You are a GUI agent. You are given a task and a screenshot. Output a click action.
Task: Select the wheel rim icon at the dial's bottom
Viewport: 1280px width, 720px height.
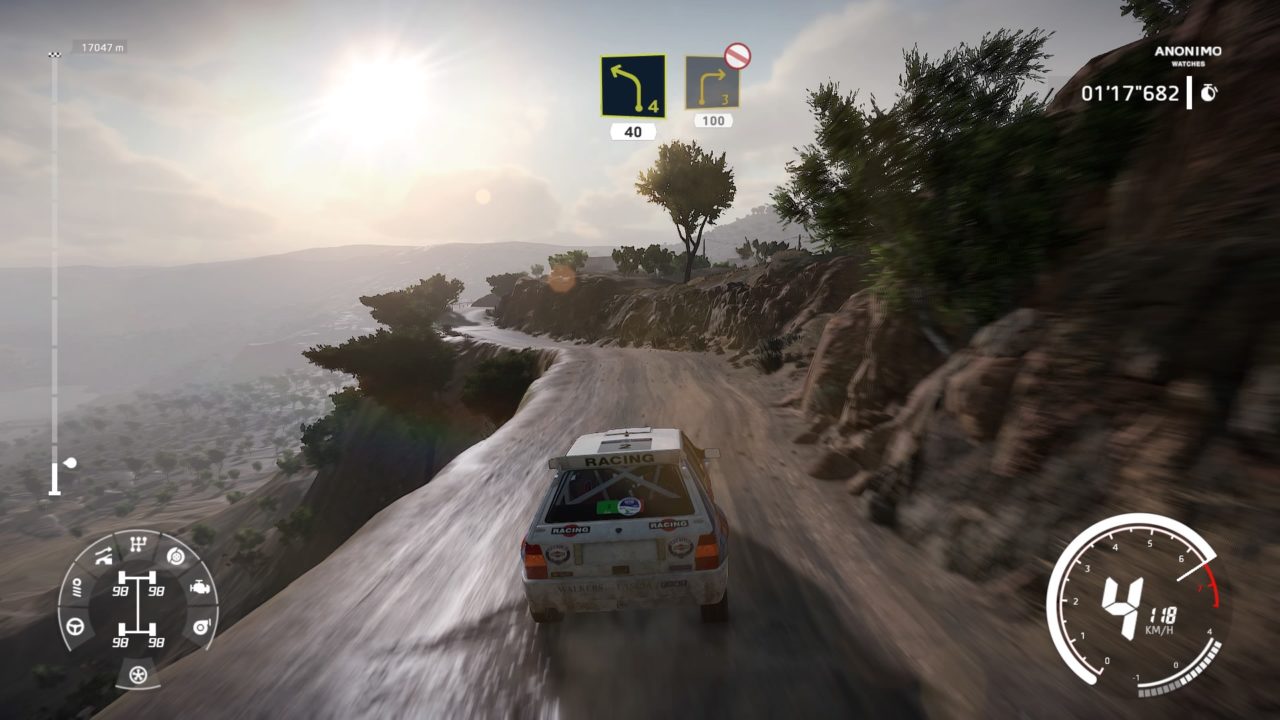tap(138, 675)
